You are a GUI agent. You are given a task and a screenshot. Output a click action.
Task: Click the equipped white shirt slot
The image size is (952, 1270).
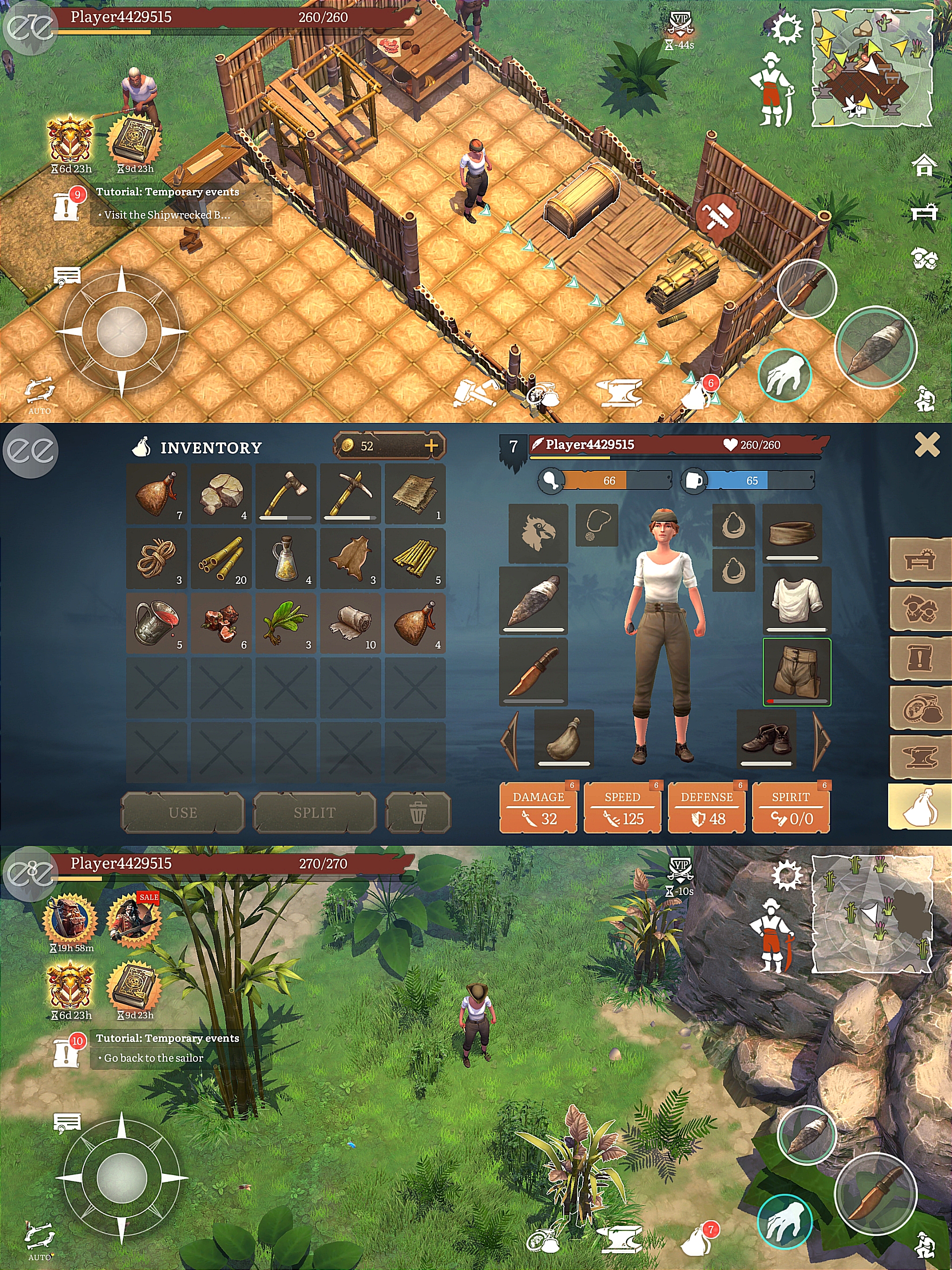(796, 600)
